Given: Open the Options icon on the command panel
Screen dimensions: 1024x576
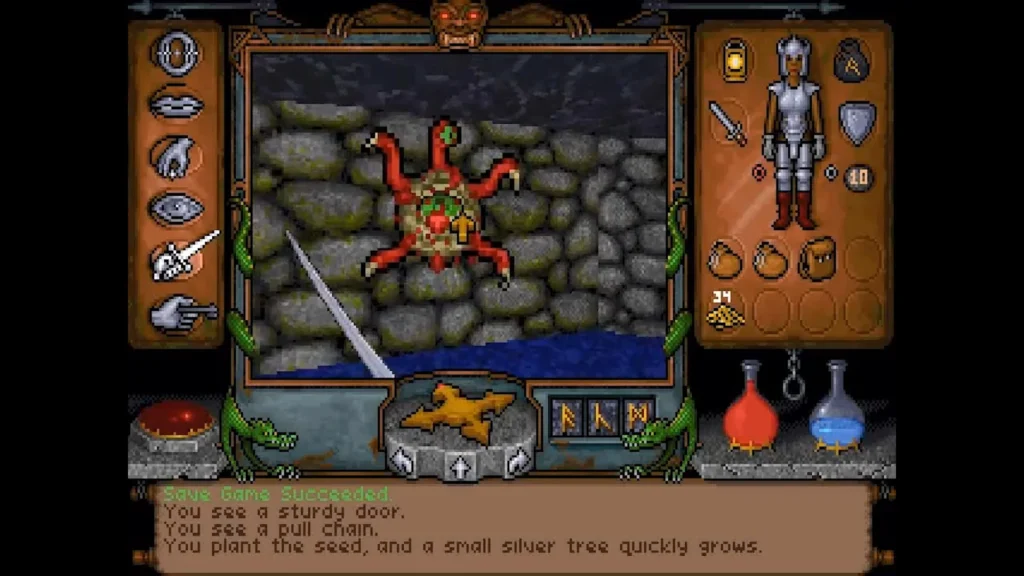Looking at the screenshot, I should click(x=176, y=52).
